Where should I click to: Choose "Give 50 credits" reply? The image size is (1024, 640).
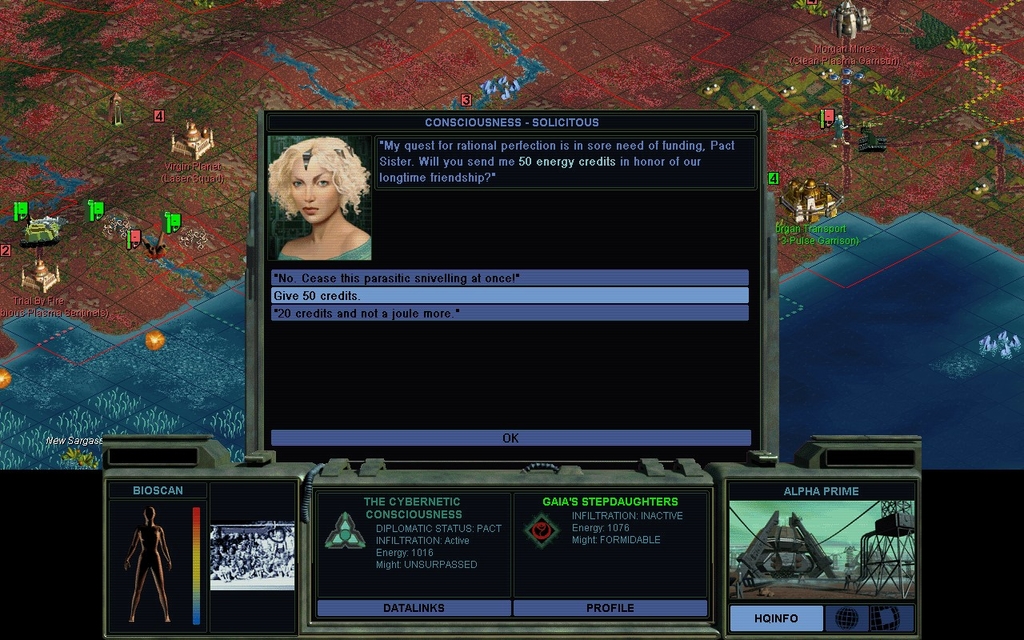(x=509, y=296)
